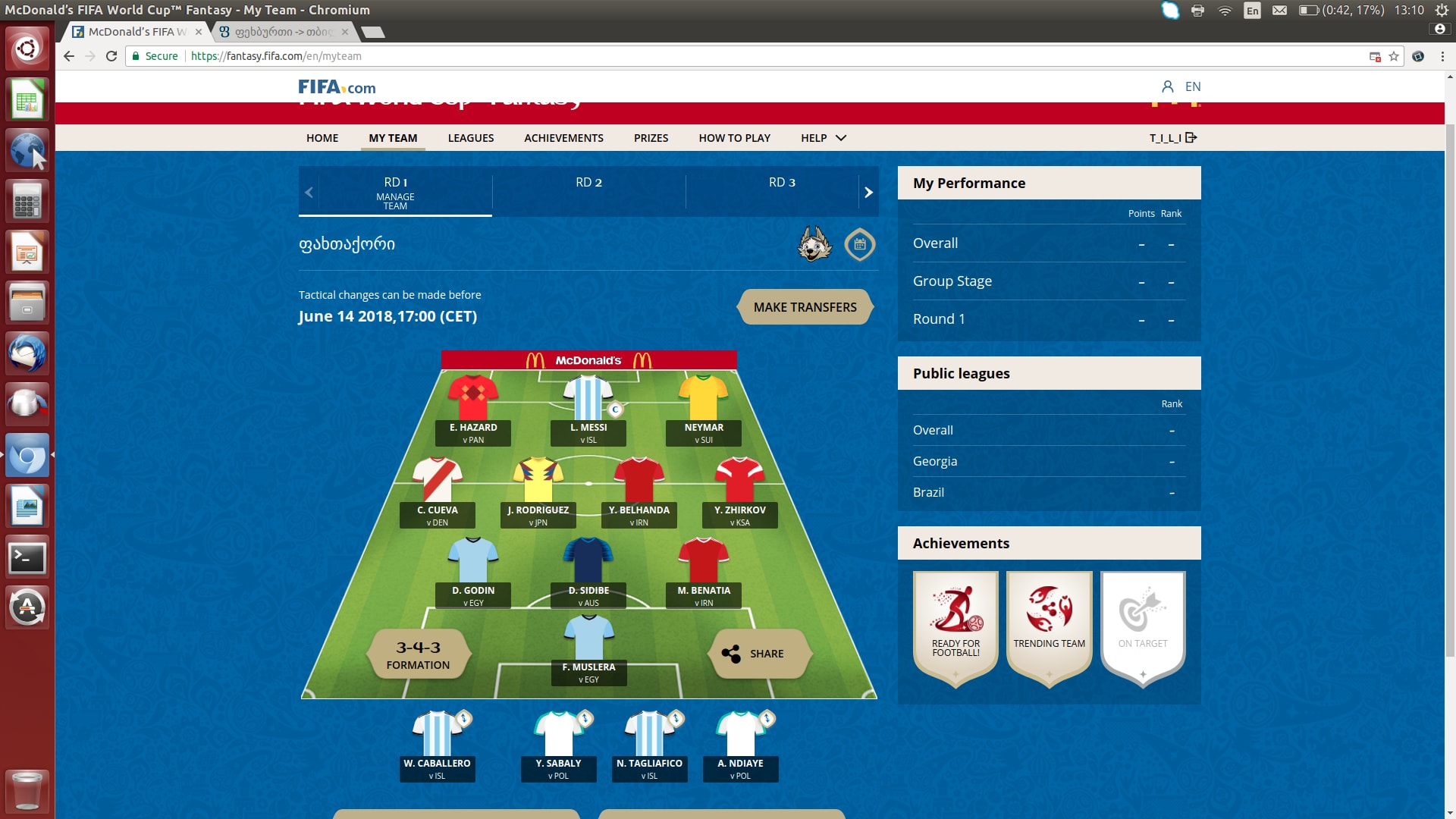Open How To Play
This screenshot has width=1456, height=819.
pos(734,138)
